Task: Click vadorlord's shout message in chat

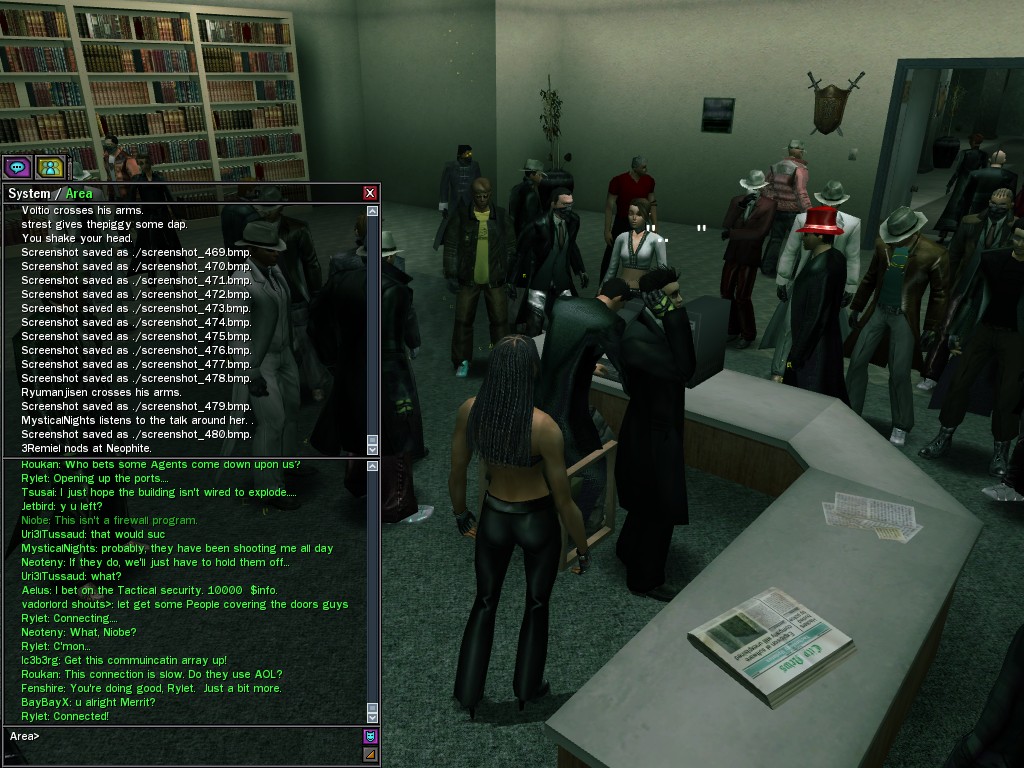Action: tap(185, 604)
